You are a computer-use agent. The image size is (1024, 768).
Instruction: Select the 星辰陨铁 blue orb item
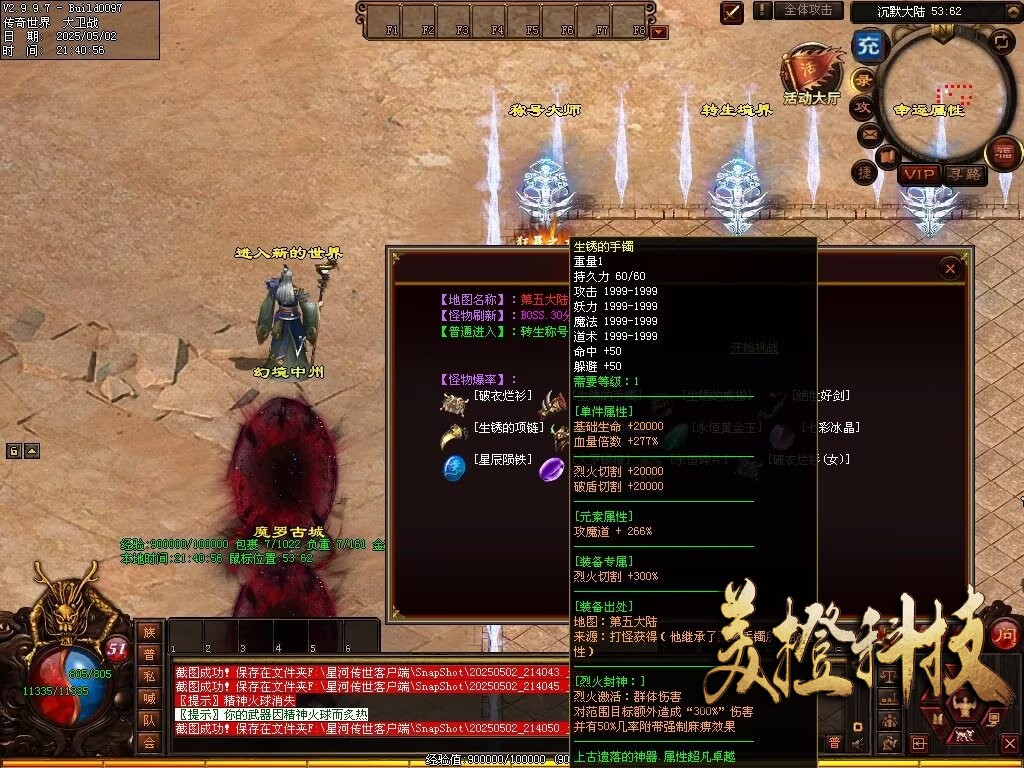pos(456,467)
